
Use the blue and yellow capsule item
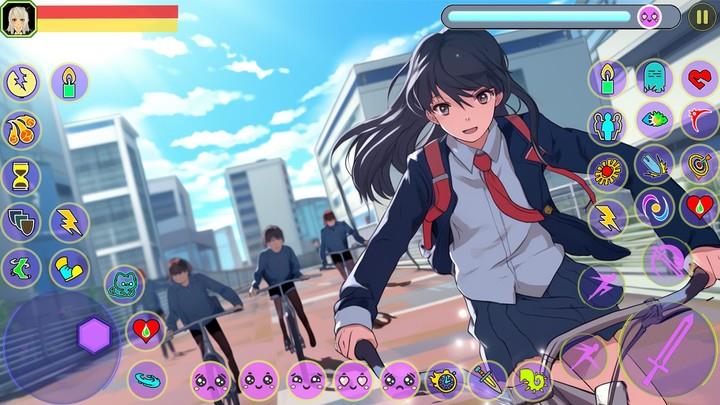click(70, 268)
